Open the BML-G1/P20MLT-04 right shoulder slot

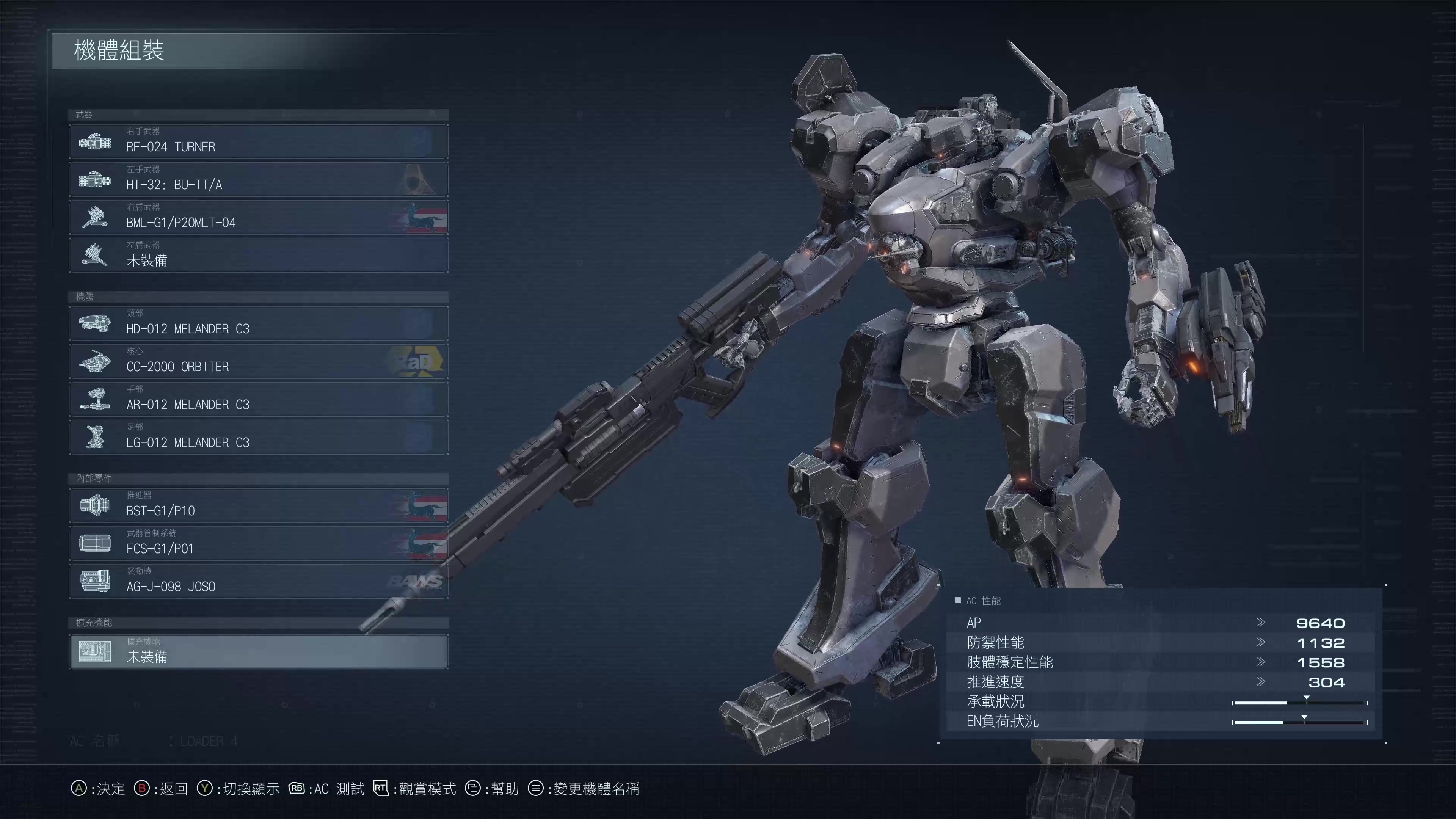pyautogui.click(x=258, y=217)
